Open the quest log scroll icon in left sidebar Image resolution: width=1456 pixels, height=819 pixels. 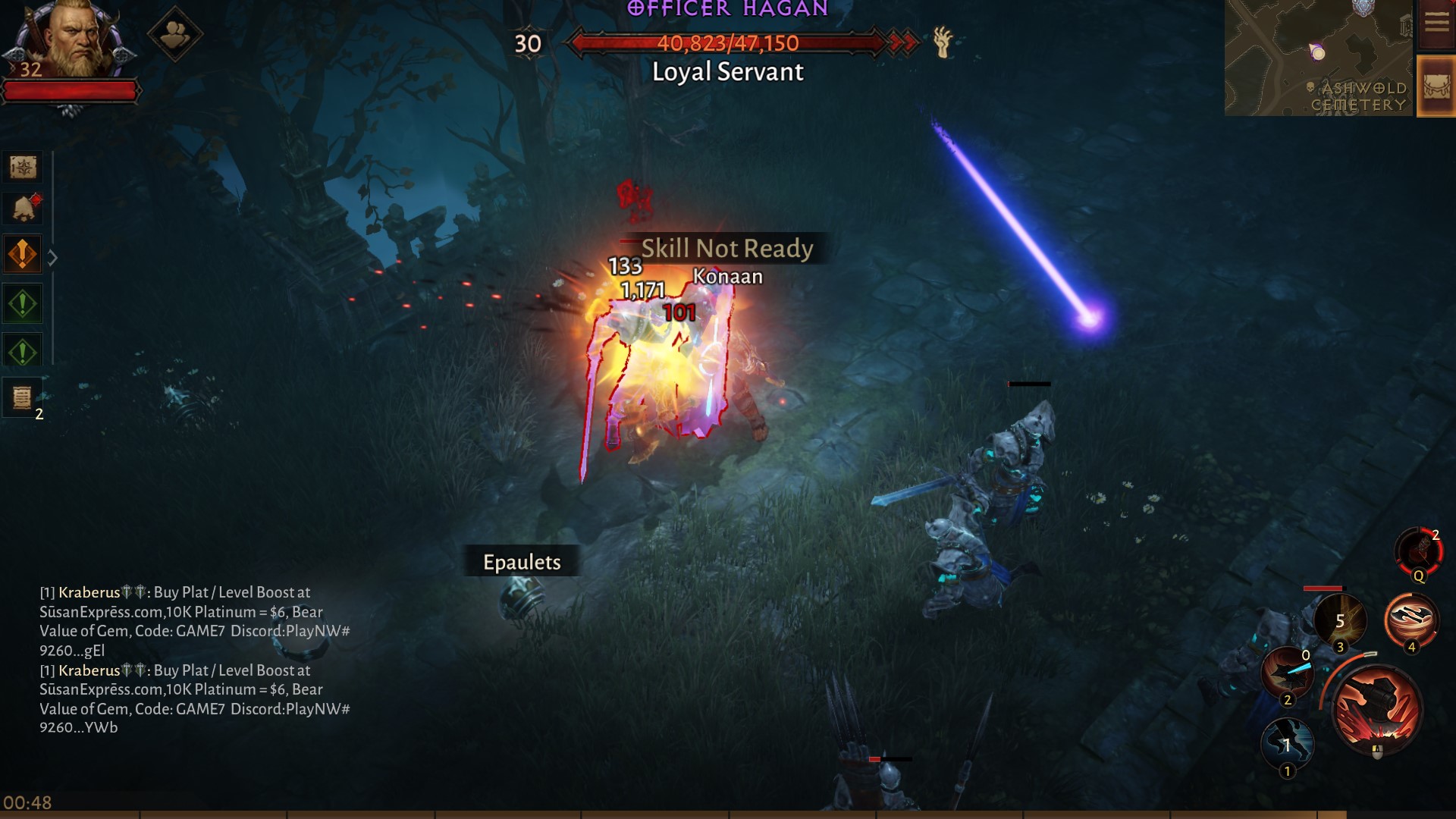point(23,168)
